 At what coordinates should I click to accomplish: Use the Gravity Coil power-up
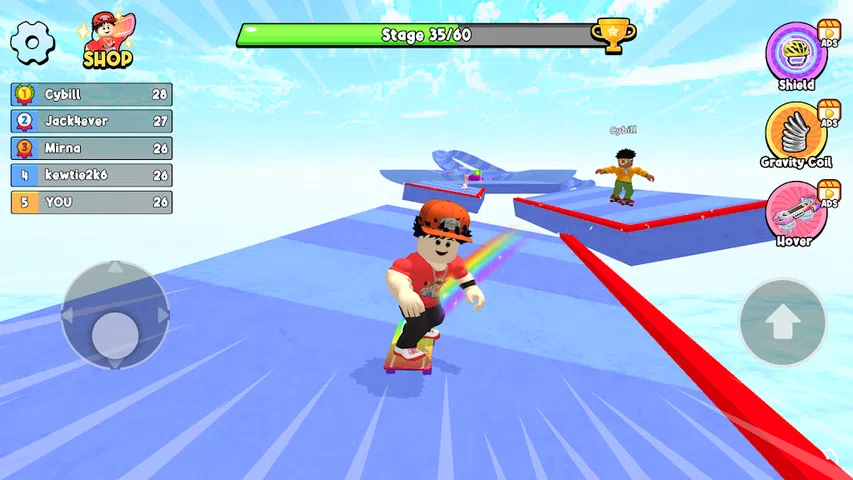[796, 130]
